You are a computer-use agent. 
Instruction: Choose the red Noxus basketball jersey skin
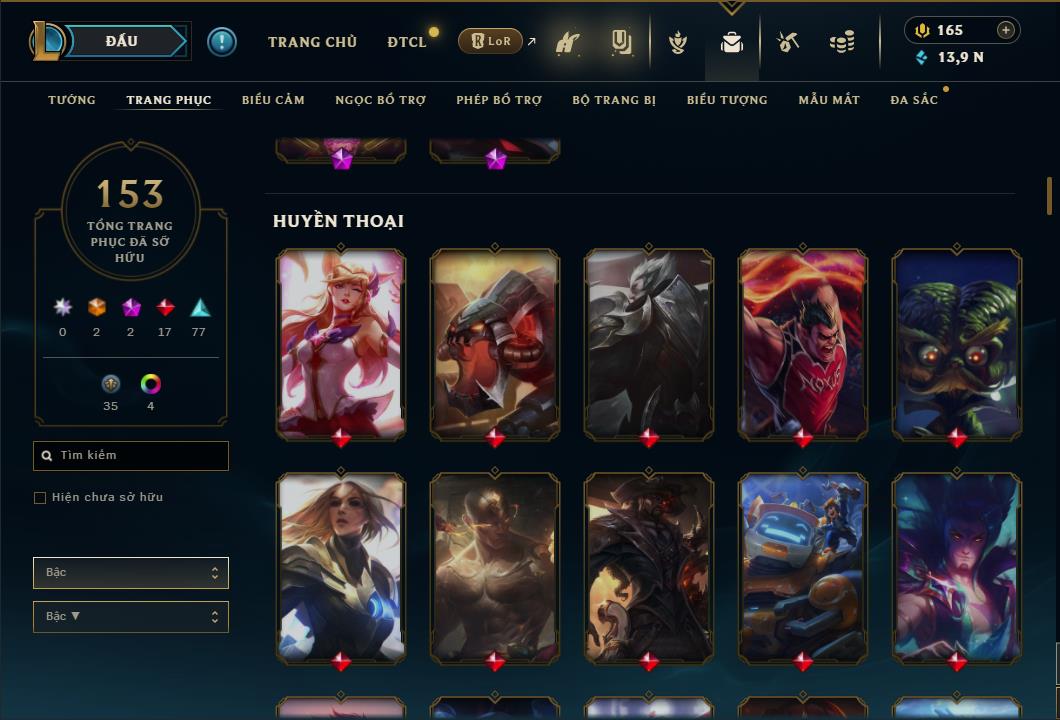(x=803, y=342)
